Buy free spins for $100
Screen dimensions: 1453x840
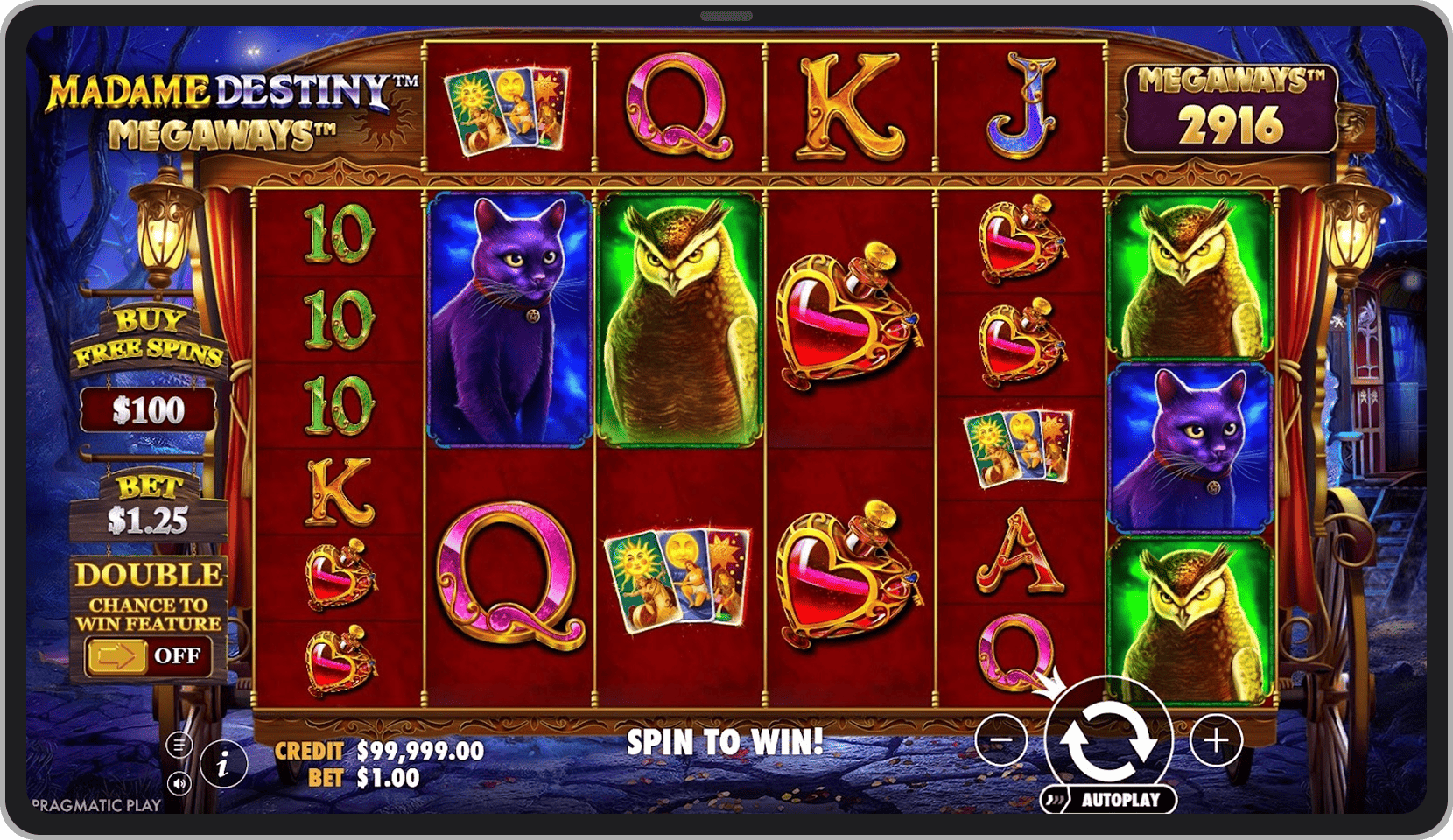149,409
